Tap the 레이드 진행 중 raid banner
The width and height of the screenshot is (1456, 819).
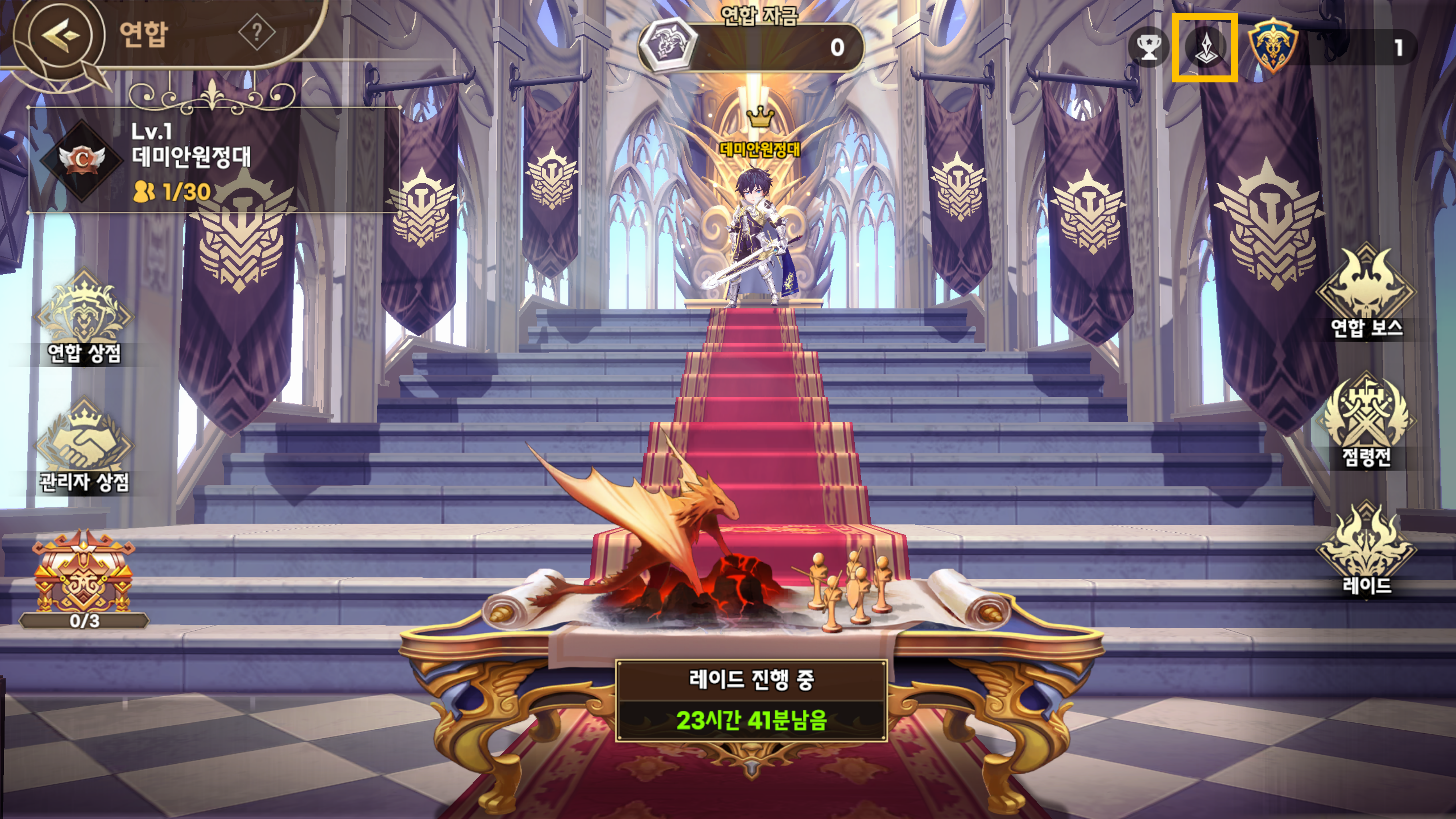(751, 700)
